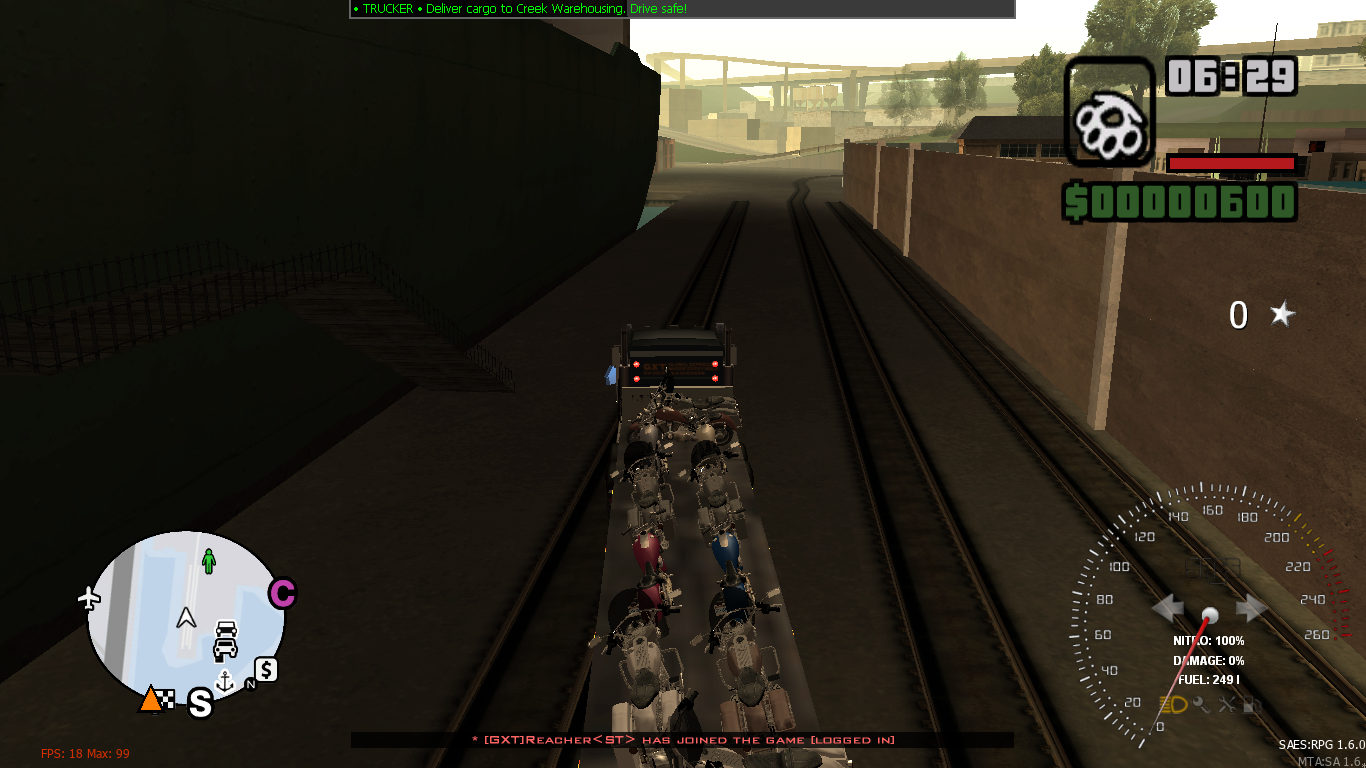Click the crossed-tools repair icon
Viewport: 1366px width, 768px height.
point(1228,705)
